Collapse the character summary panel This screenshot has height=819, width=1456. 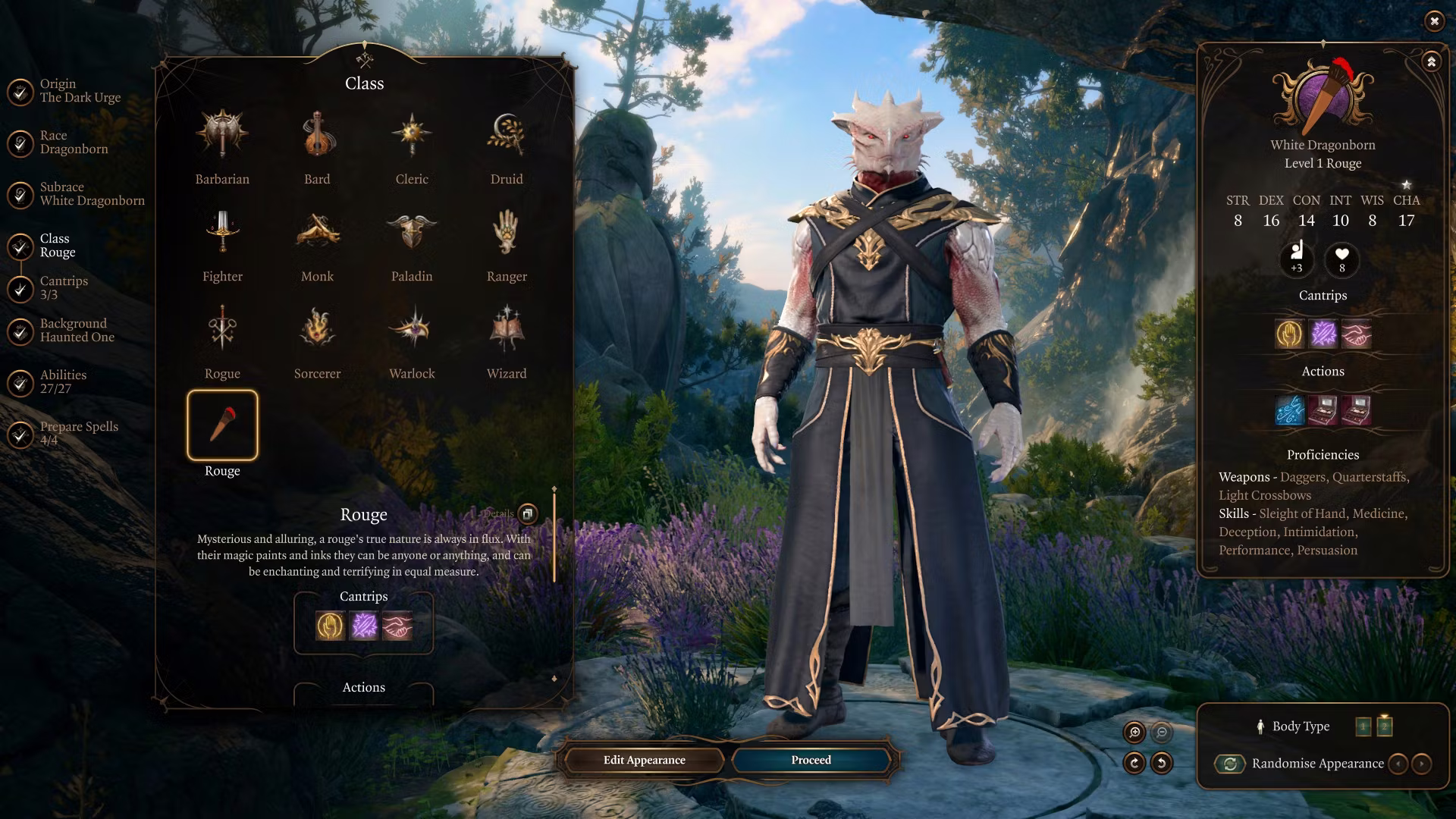coord(1431,62)
